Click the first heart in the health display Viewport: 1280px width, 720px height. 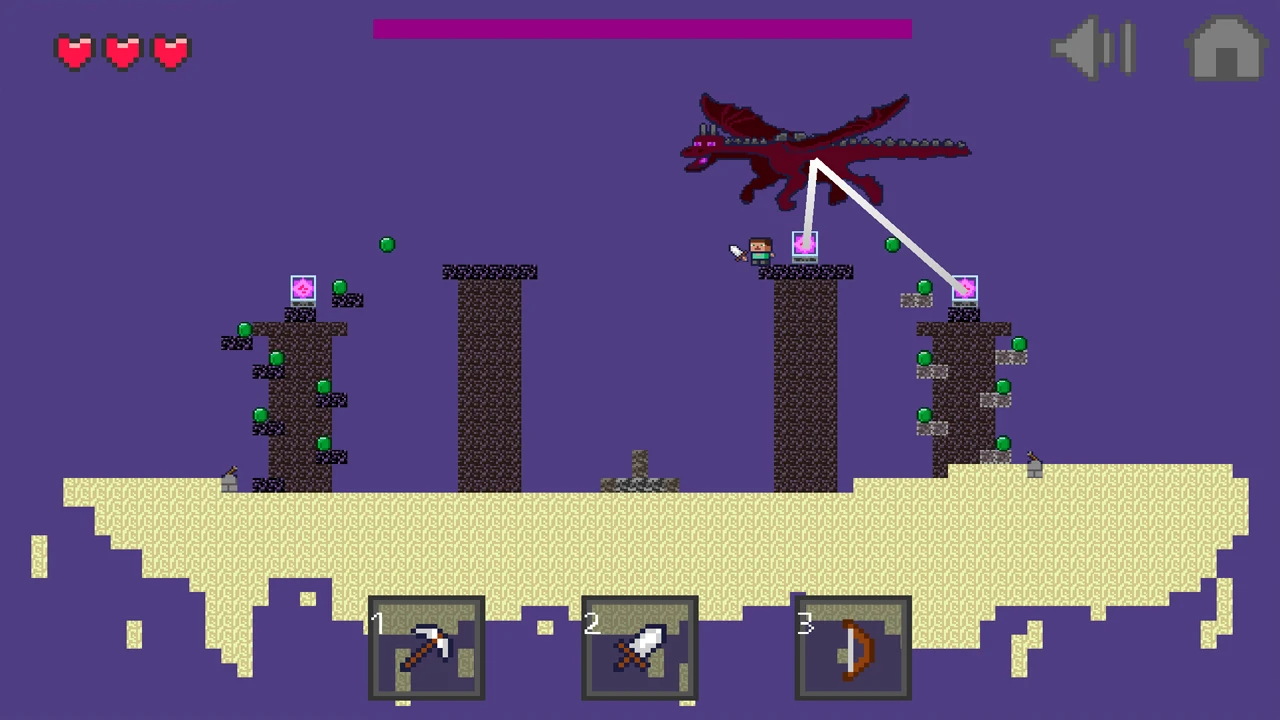pyautogui.click(x=75, y=51)
